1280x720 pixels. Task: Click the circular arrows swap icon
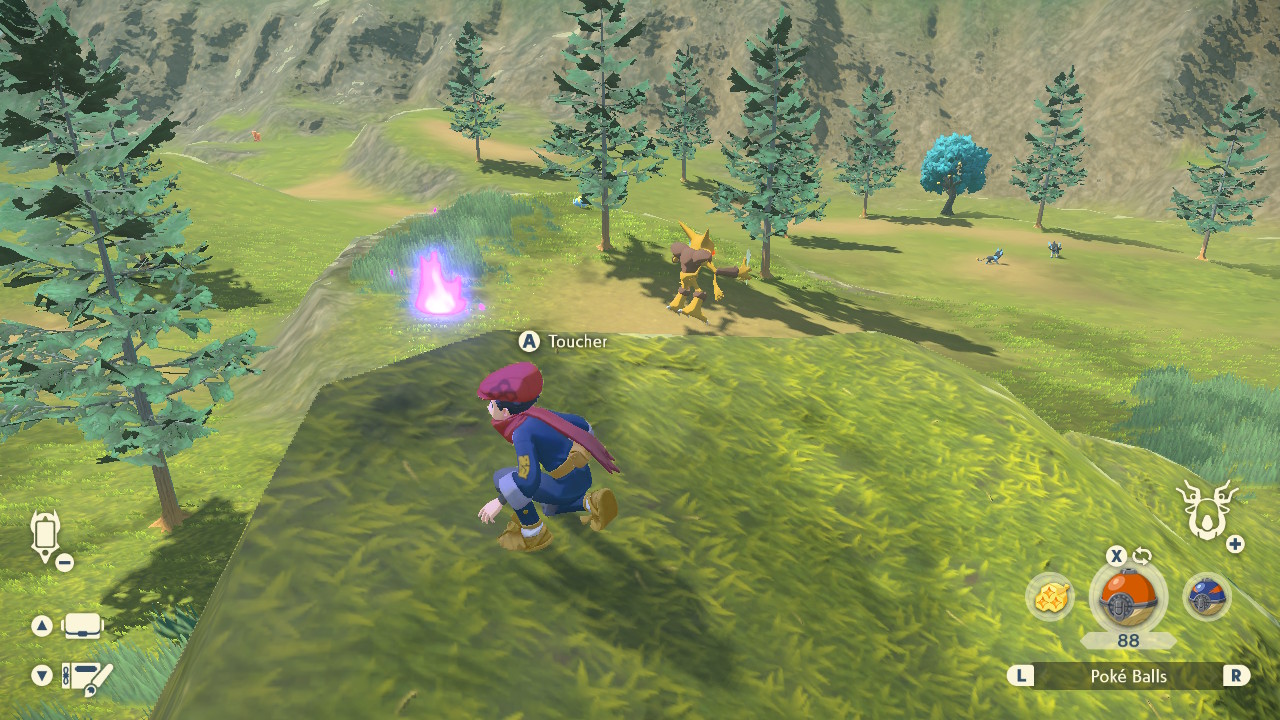point(1143,556)
